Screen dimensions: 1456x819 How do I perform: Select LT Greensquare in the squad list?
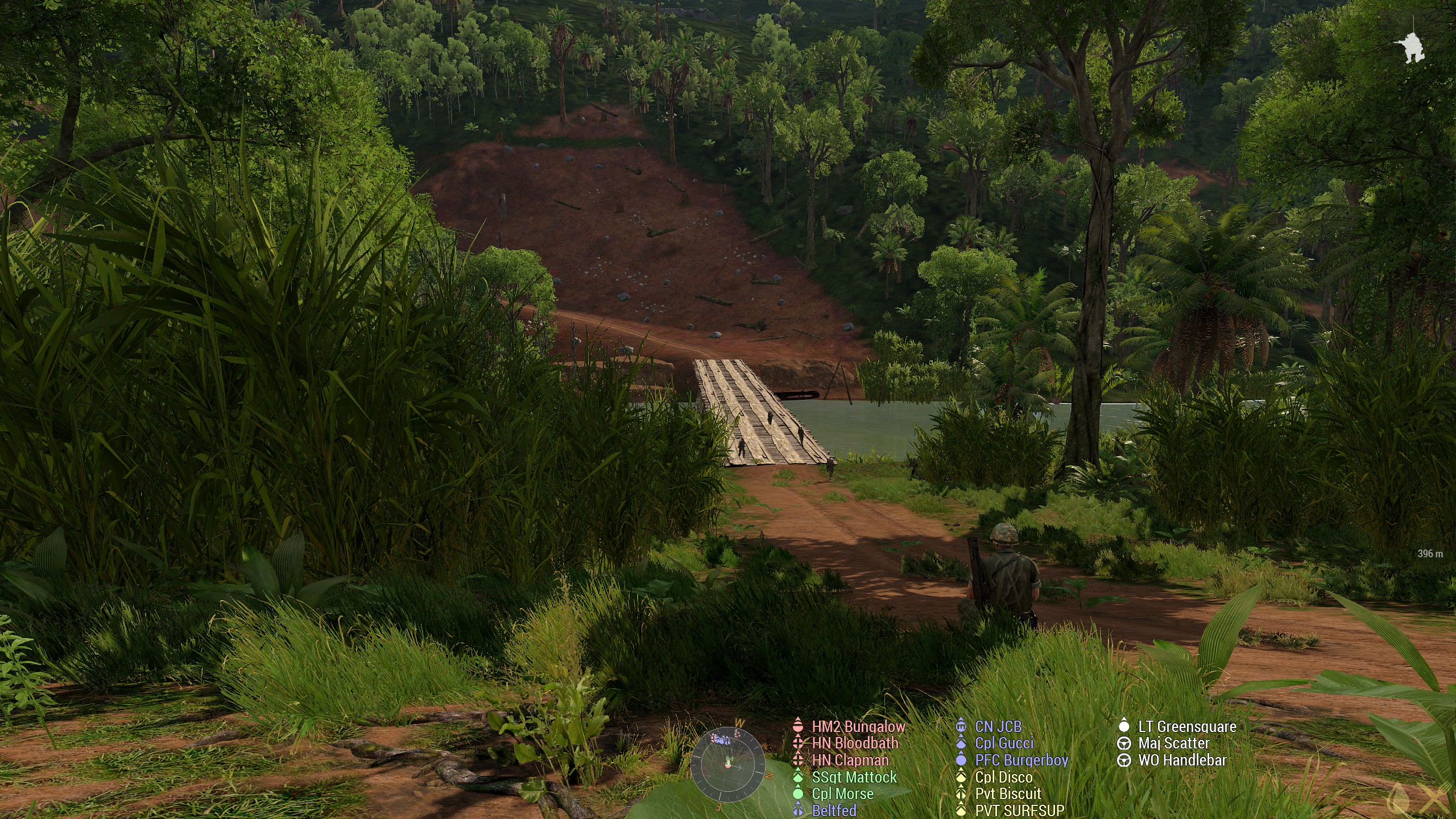tap(1187, 726)
